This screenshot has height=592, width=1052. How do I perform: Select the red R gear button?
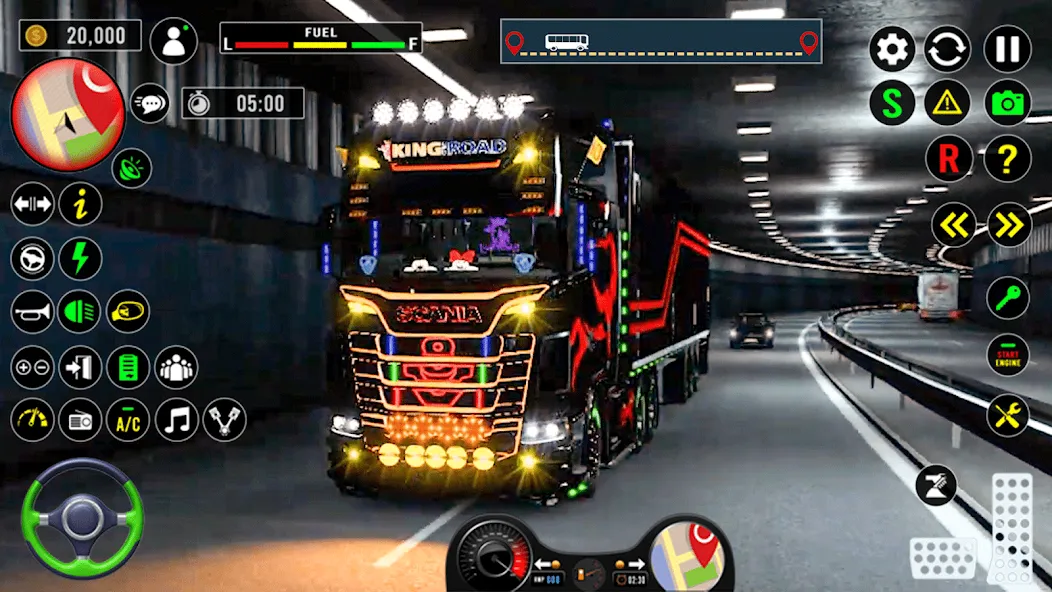pyautogui.click(x=946, y=158)
